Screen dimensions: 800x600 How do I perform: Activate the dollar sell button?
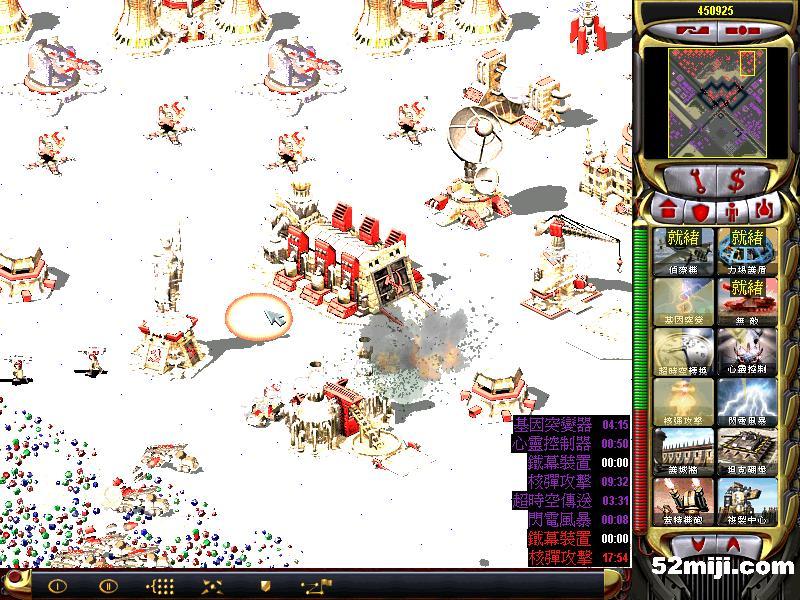click(x=737, y=181)
